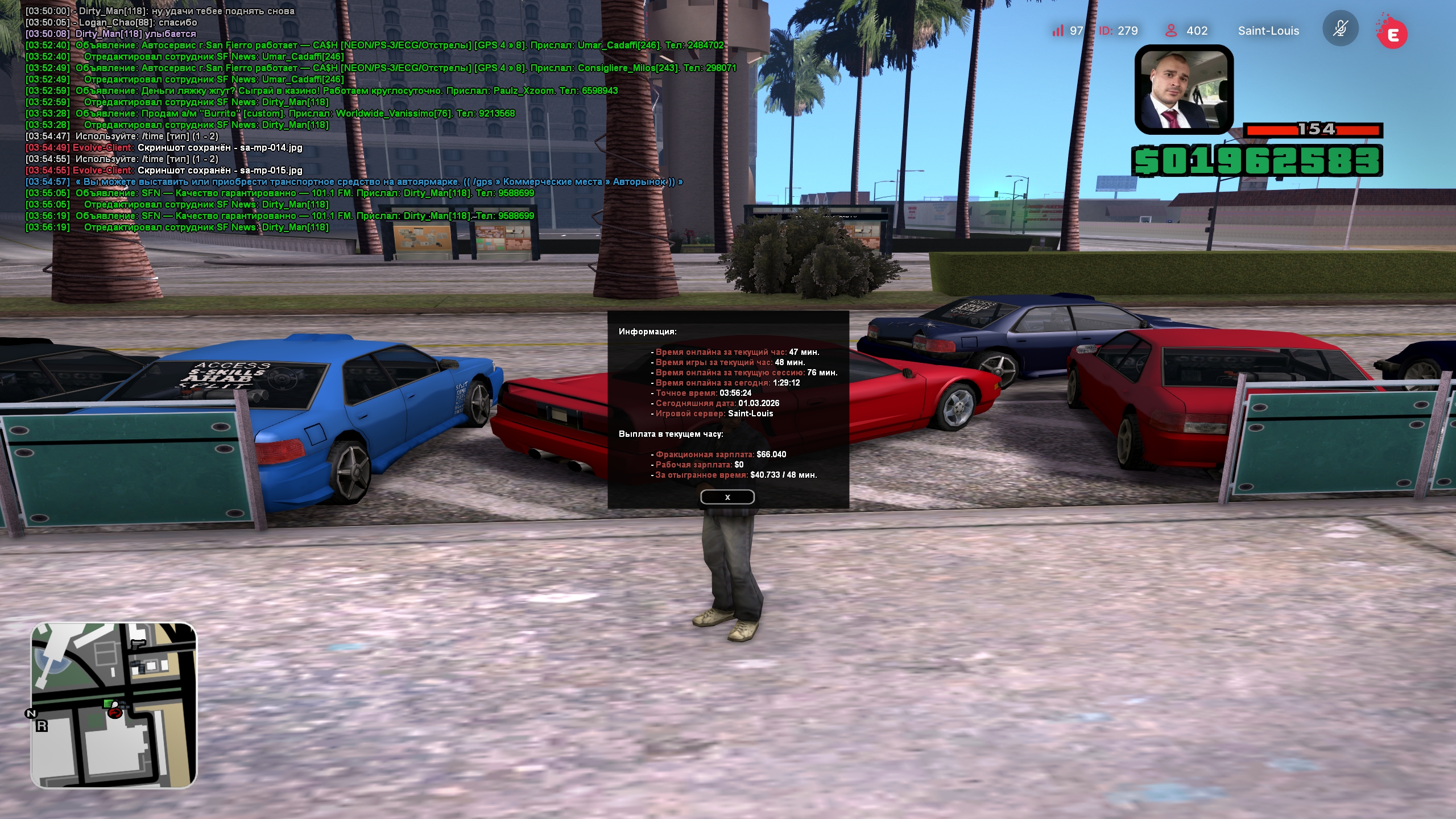The image size is (1456, 819).
Task: Toggle the muted microphone icon
Action: coord(1340,29)
